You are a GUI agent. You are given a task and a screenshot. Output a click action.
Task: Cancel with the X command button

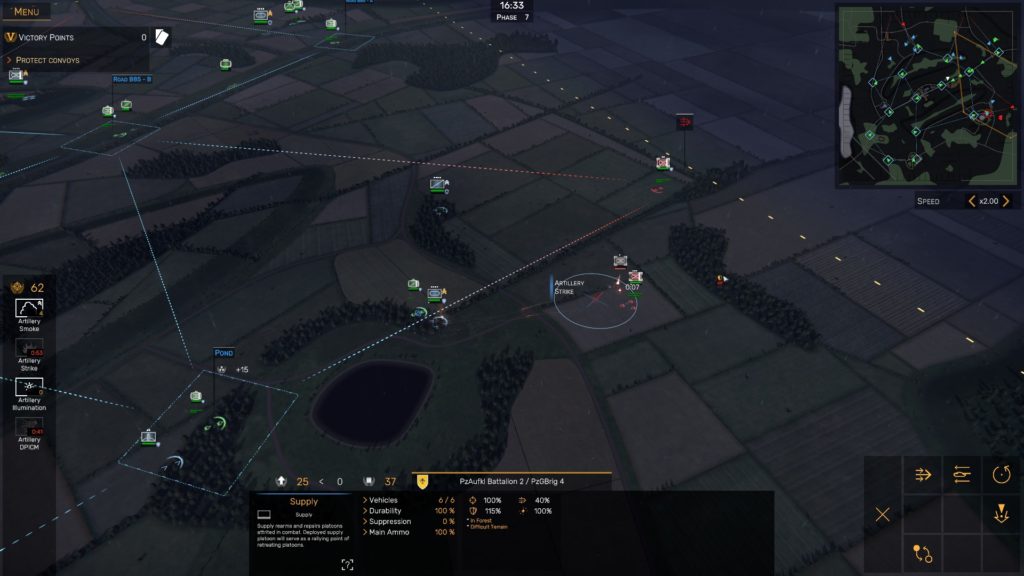pos(883,514)
